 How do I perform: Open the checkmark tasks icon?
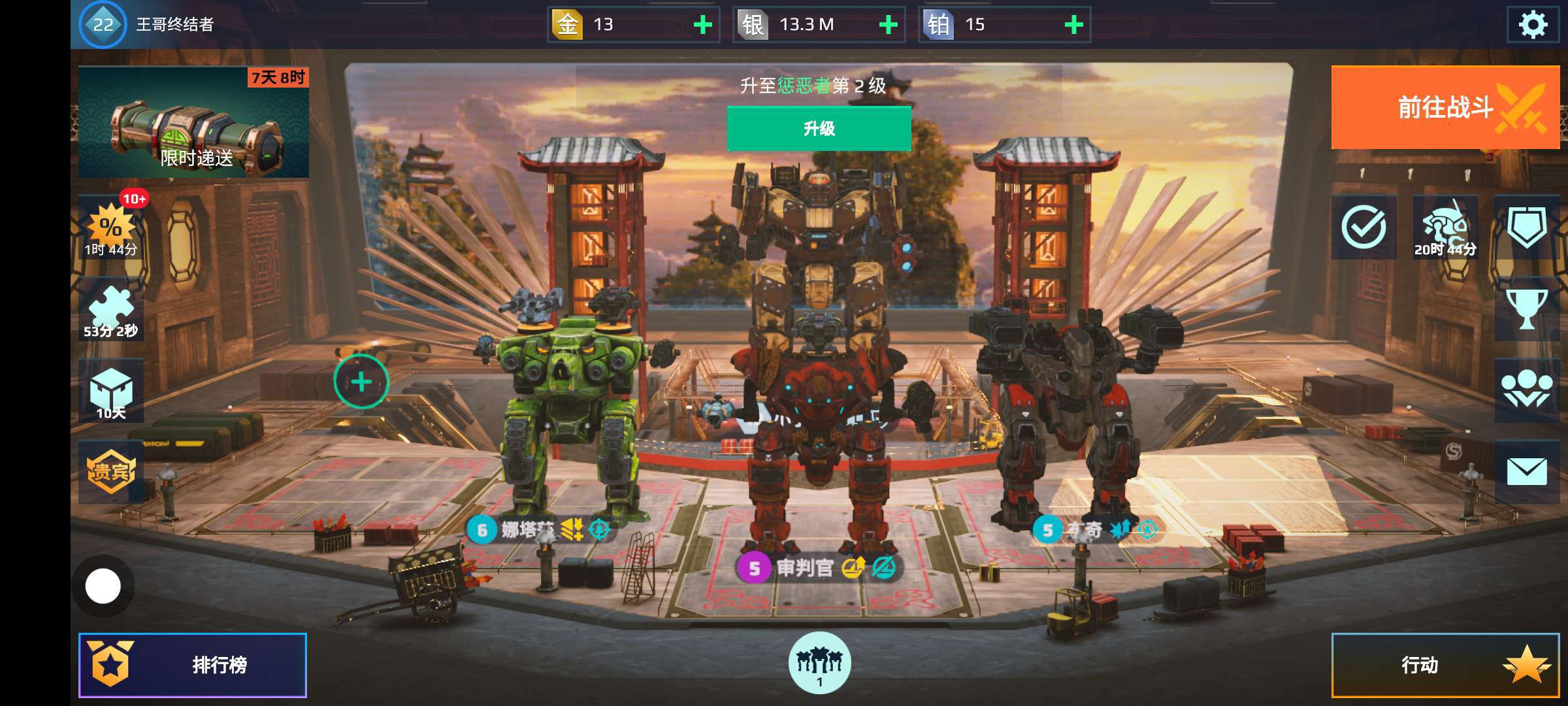pos(1364,227)
